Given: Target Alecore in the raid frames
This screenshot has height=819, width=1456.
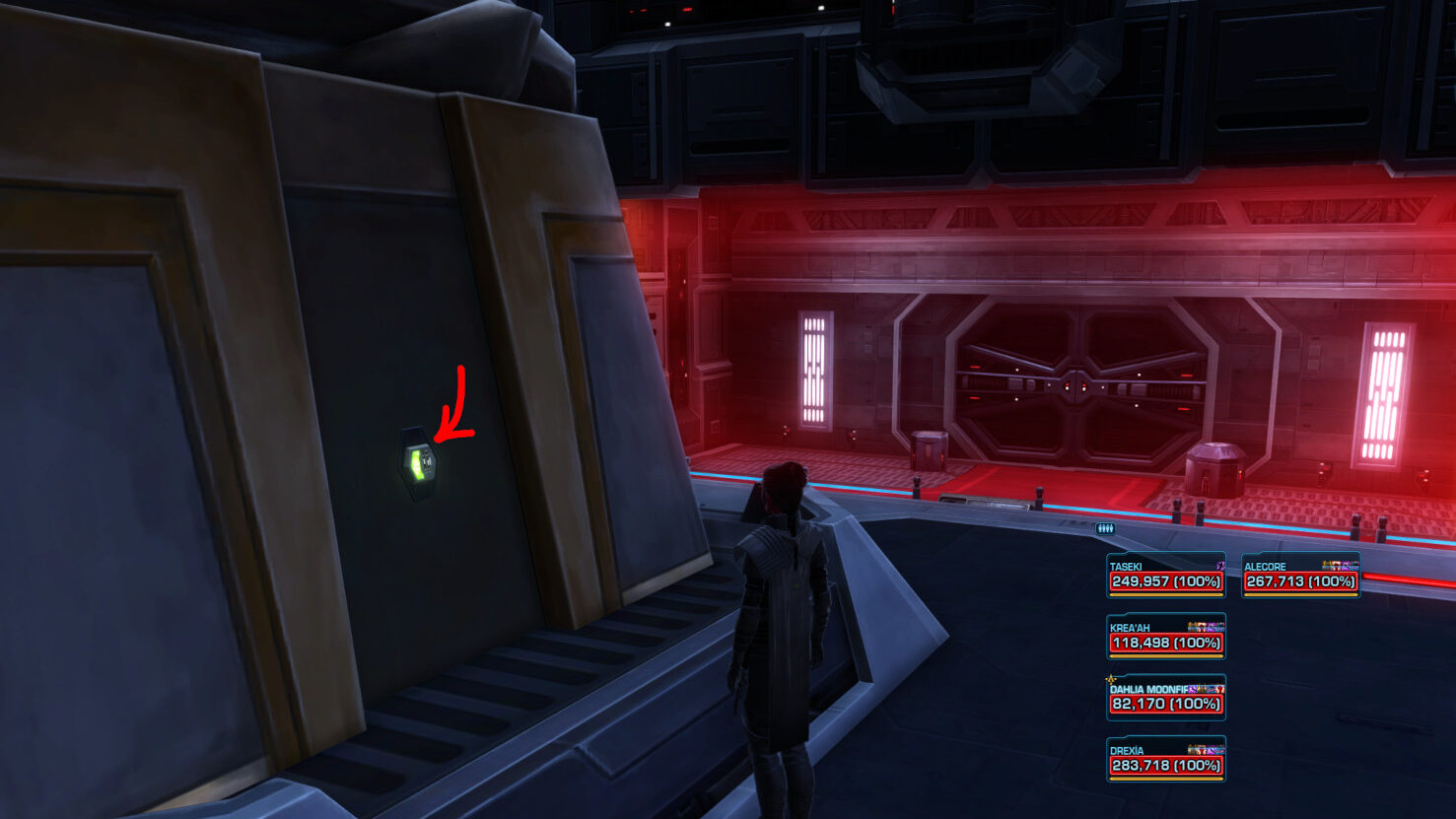Looking at the screenshot, I should tap(1300, 577).
